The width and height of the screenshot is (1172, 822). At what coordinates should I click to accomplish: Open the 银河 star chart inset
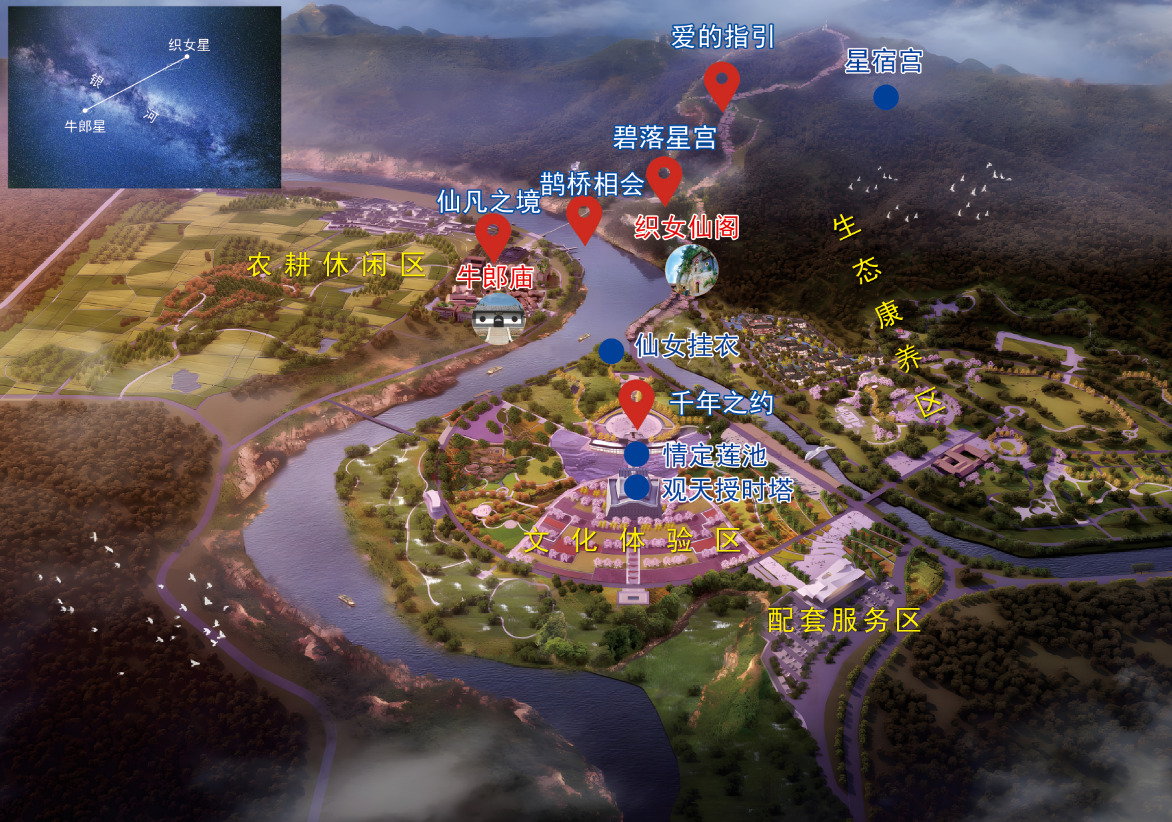[144, 97]
